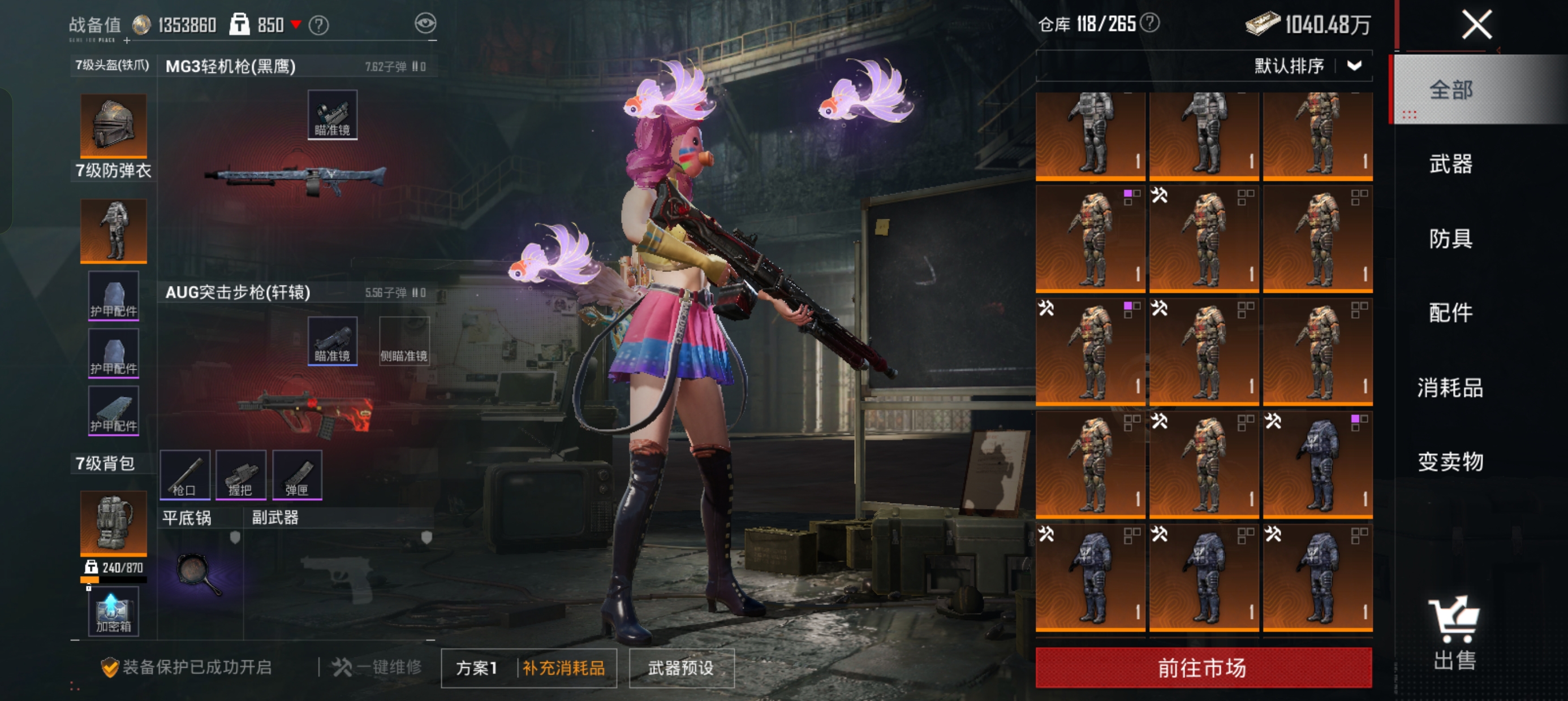Screen dimensions: 1568x701
Task: Go to market via 前往市场 button
Action: [1203, 668]
